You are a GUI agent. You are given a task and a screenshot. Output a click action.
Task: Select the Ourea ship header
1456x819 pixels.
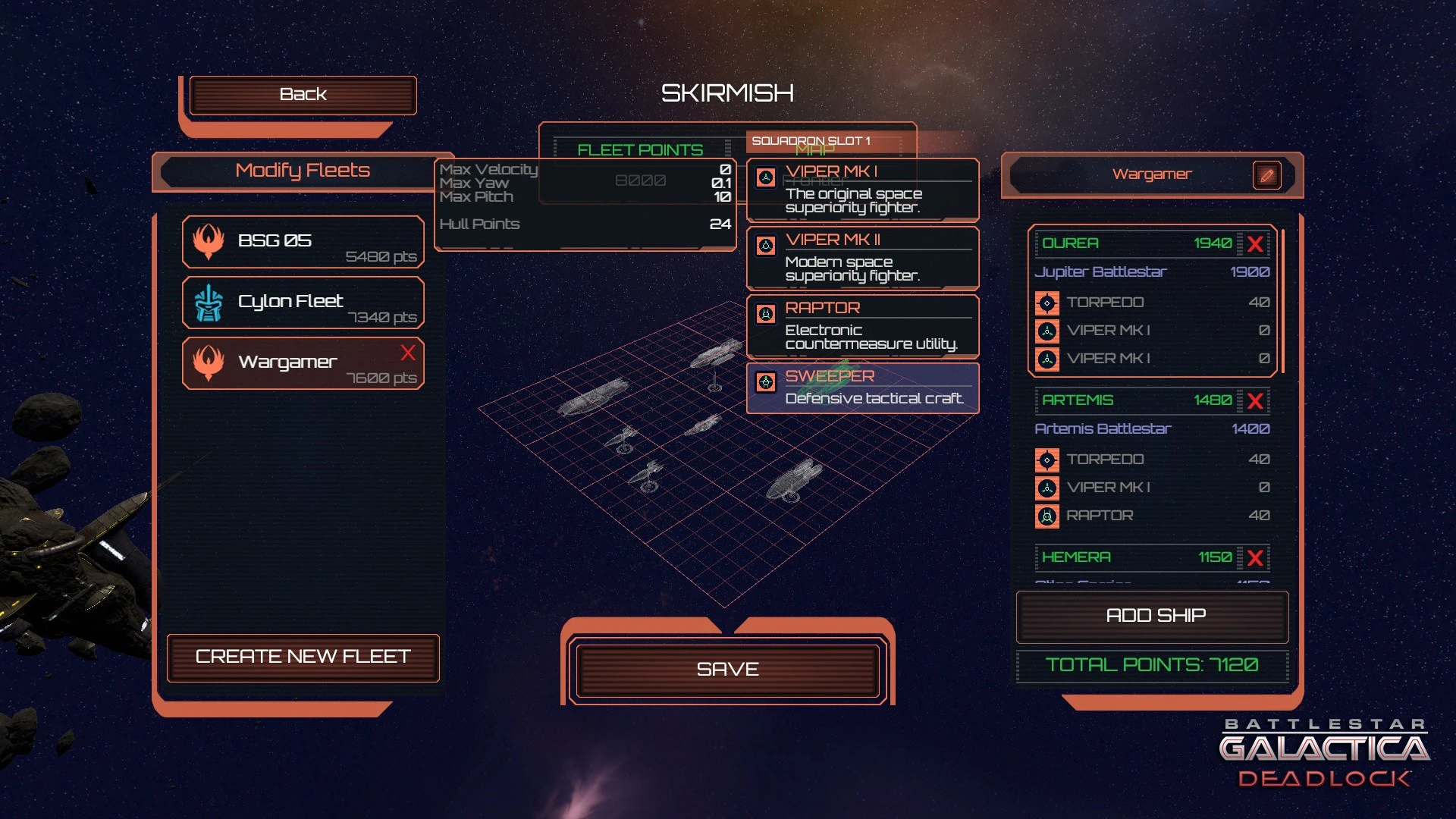[x=1134, y=243]
